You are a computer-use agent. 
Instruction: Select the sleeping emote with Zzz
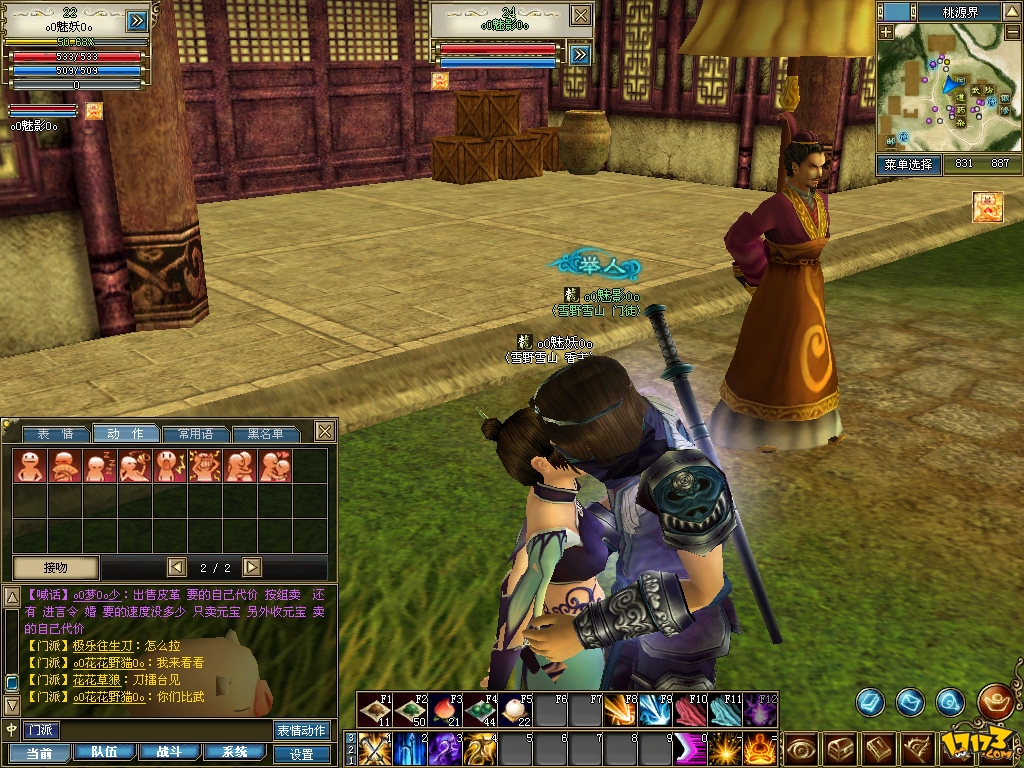pos(97,466)
